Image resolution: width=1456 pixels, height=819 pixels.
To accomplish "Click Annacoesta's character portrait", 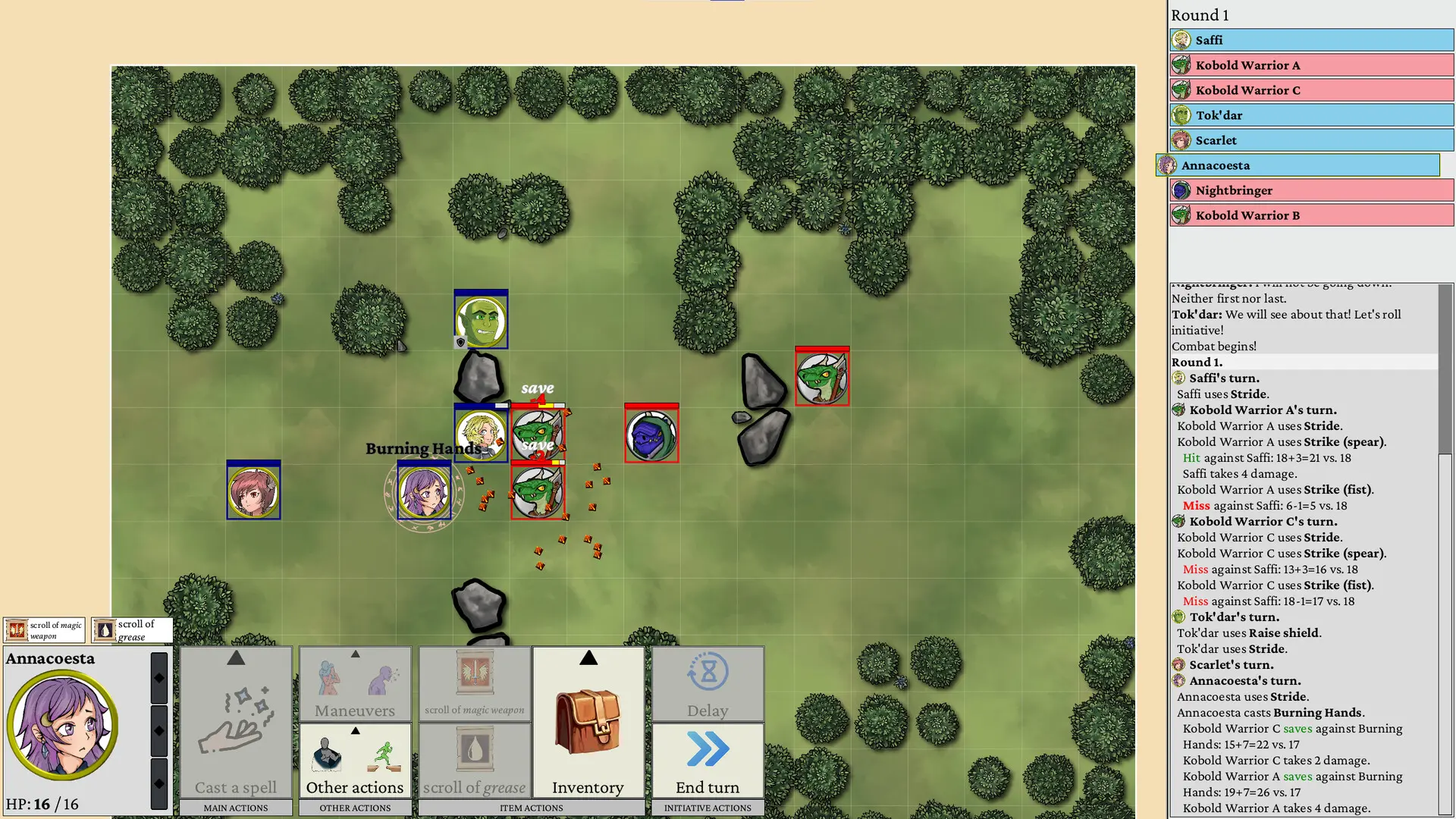I will [63, 725].
